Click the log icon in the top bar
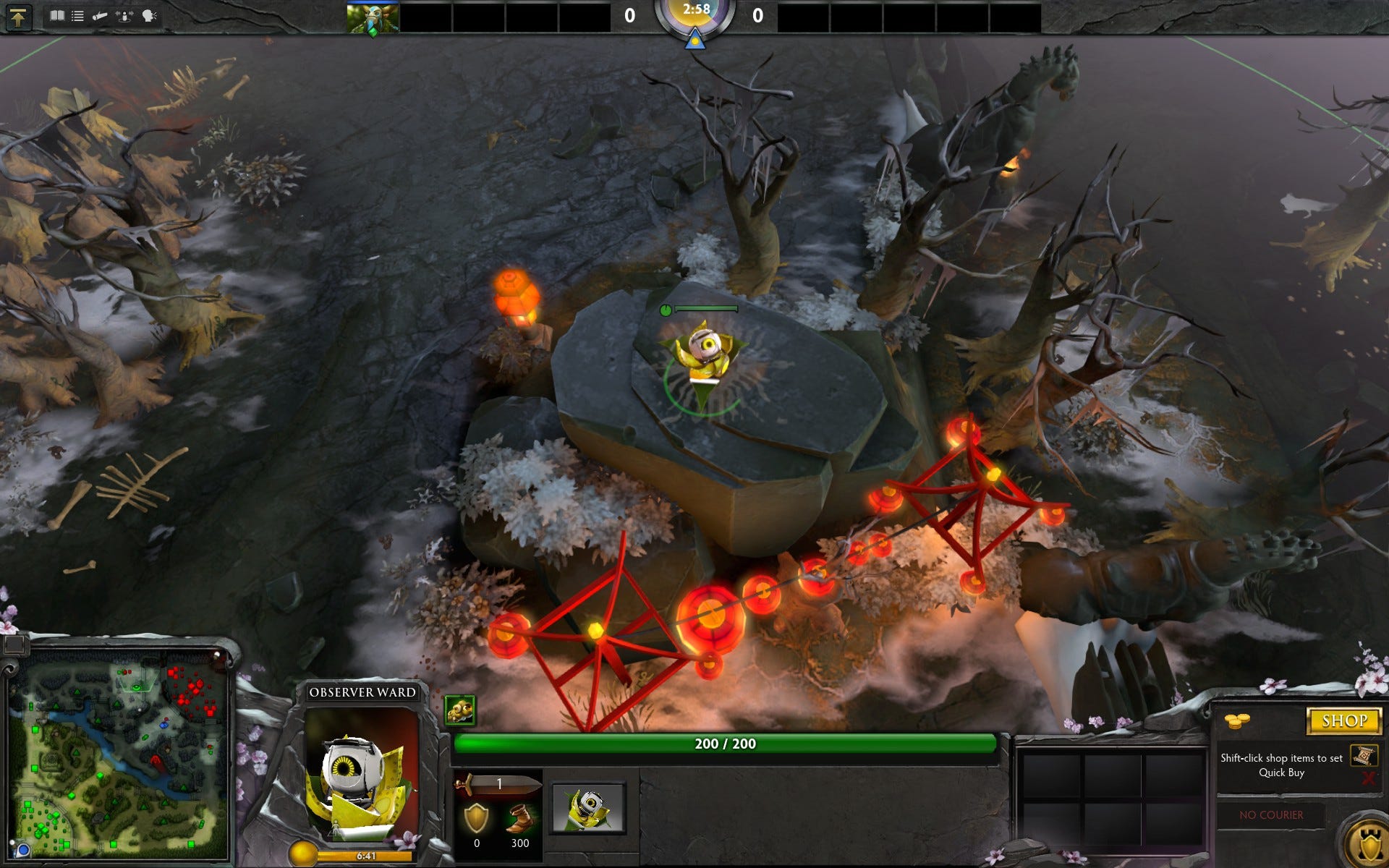The height and width of the screenshot is (868, 1389). 100,16
